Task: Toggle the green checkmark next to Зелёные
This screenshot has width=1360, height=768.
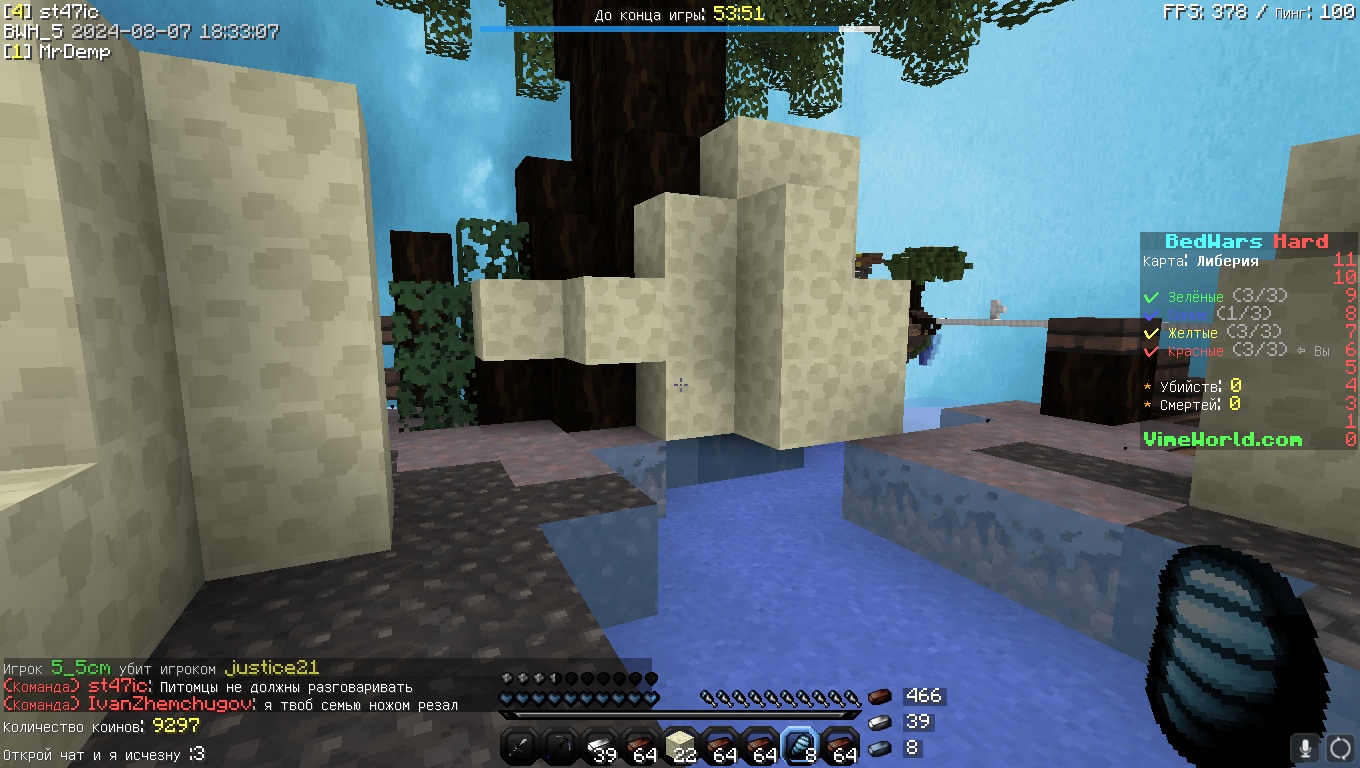Action: click(x=1151, y=296)
